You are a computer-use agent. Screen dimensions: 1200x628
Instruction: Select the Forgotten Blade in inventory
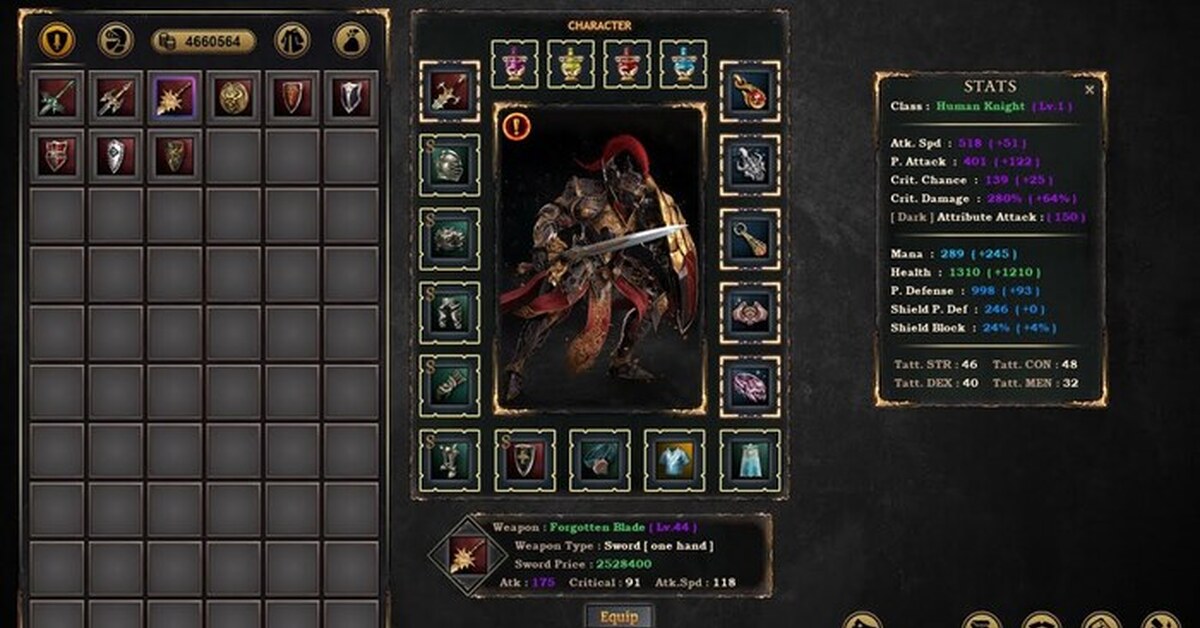175,97
